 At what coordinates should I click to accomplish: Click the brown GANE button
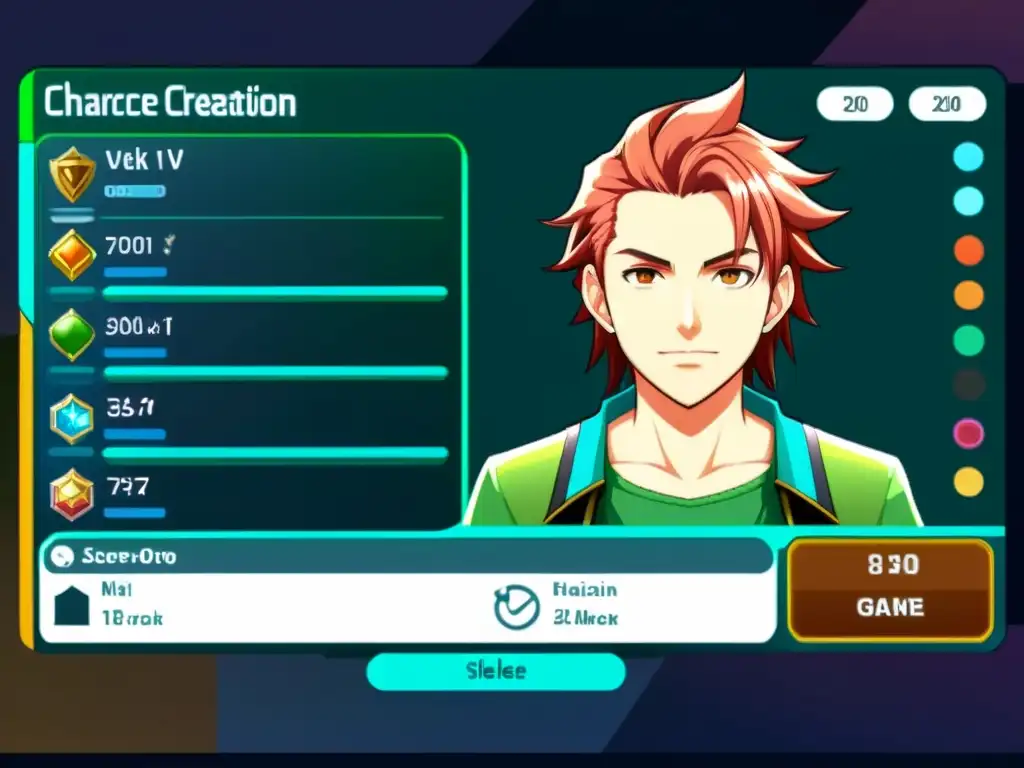point(889,590)
